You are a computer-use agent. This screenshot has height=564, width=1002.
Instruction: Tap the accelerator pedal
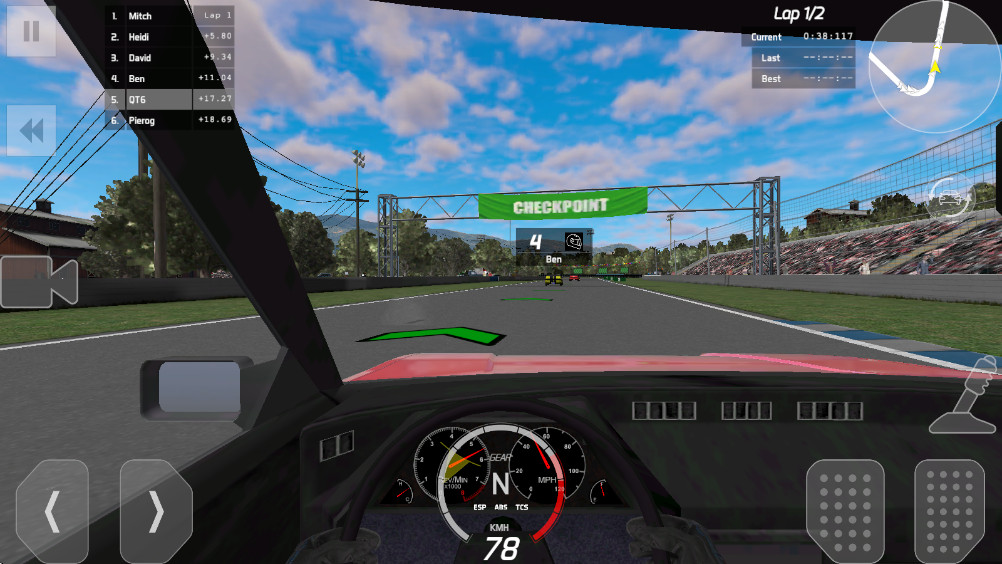click(x=949, y=511)
